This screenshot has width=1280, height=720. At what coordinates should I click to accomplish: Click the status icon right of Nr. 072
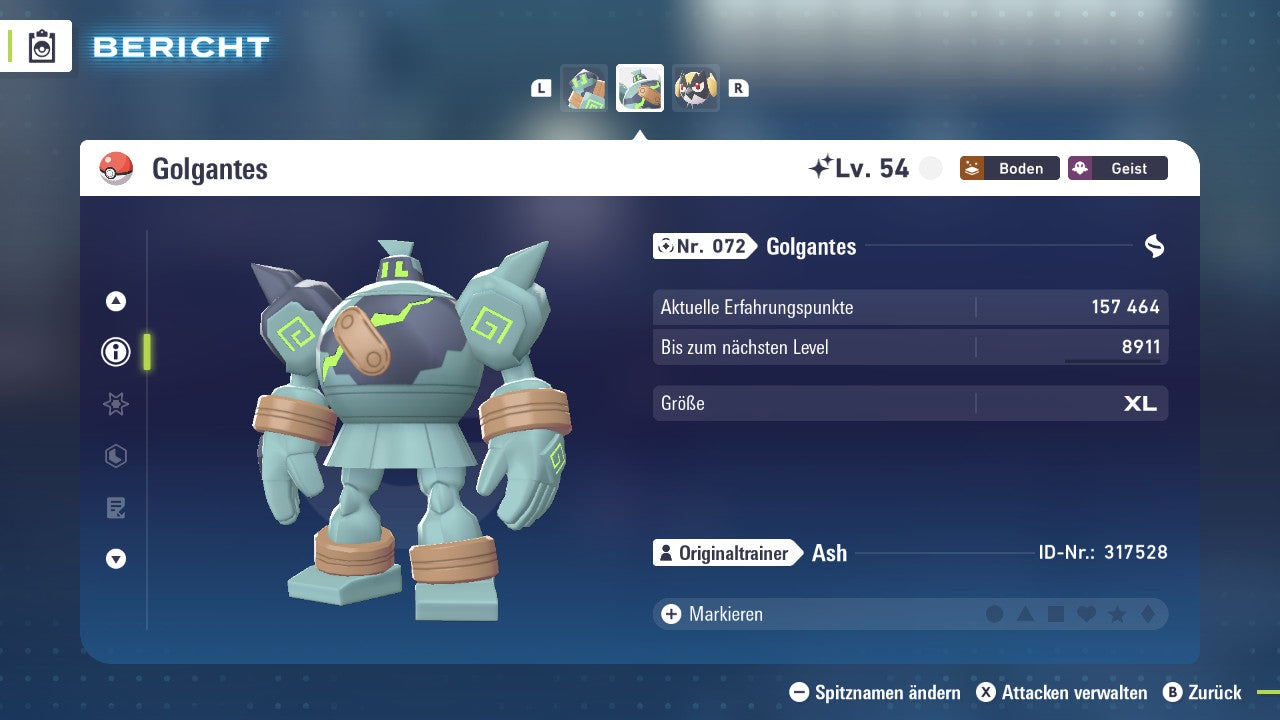tap(1155, 246)
